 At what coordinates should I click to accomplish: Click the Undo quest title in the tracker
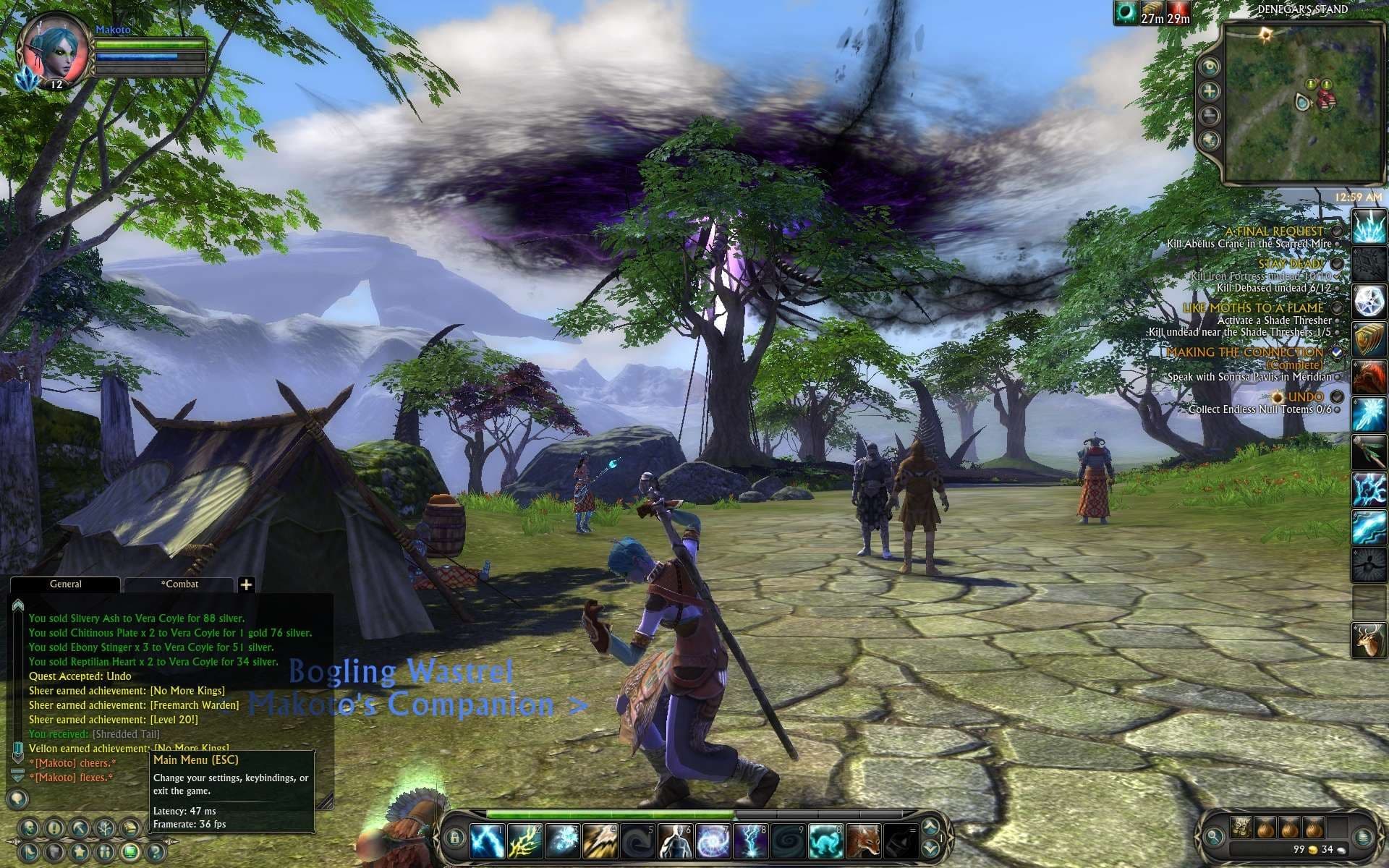point(1305,397)
